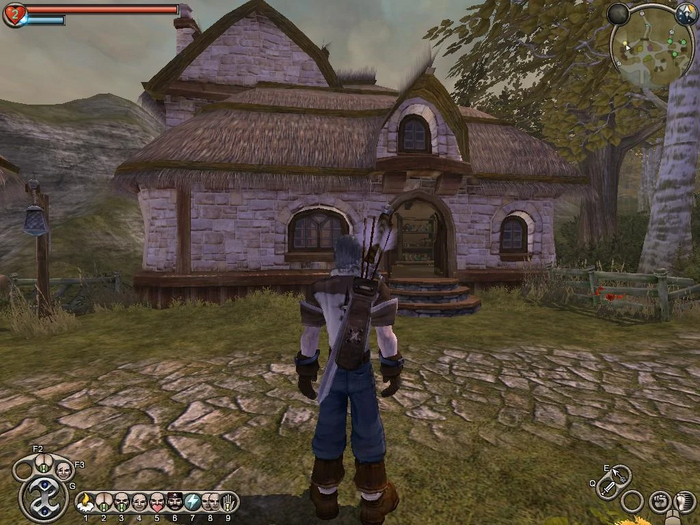Image resolution: width=700 pixels, height=525 pixels.
Task: Select the two-faces expression in slot 8
Action: pyautogui.click(x=210, y=501)
